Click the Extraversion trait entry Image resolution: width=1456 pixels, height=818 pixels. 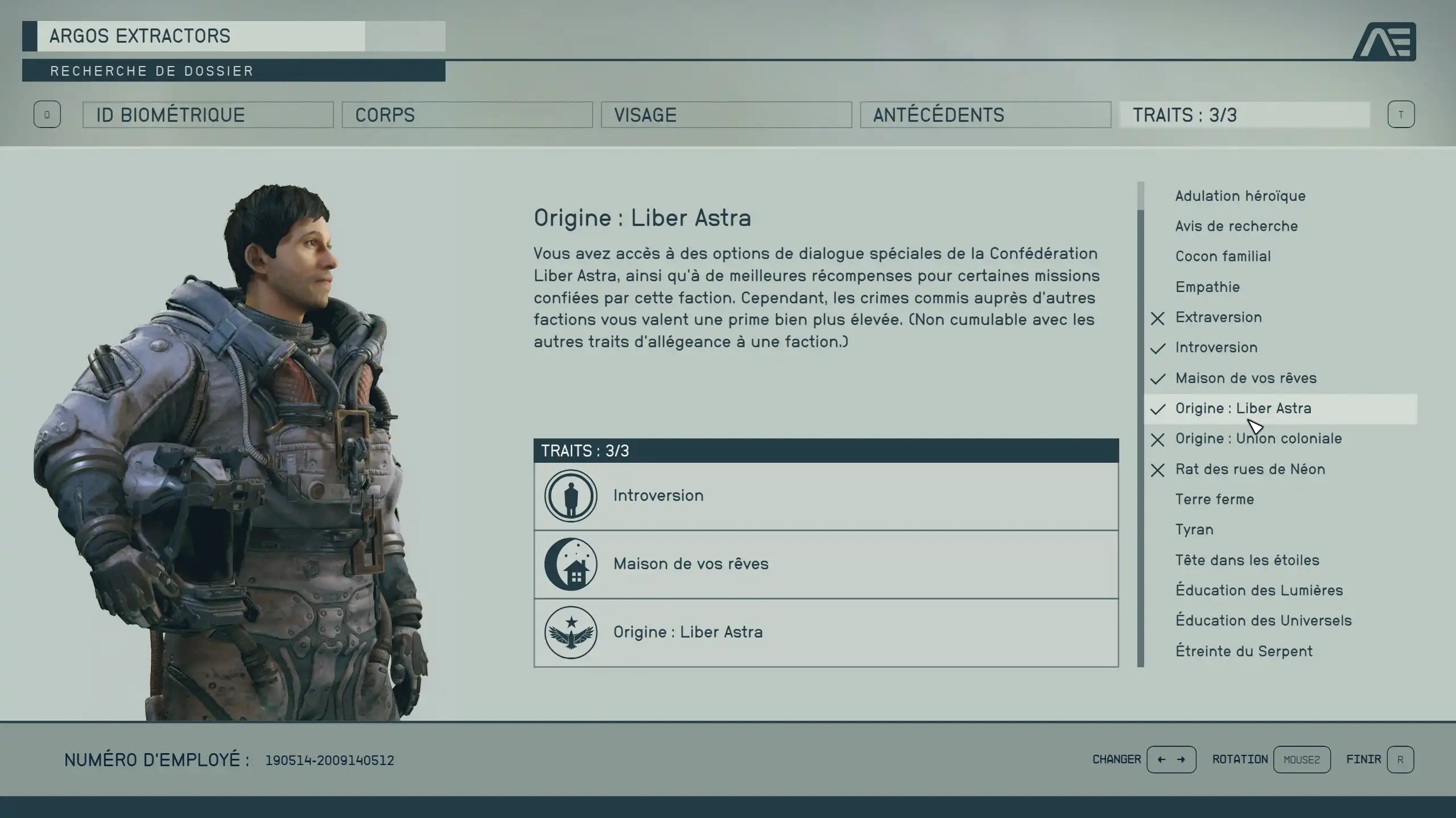[1218, 317]
